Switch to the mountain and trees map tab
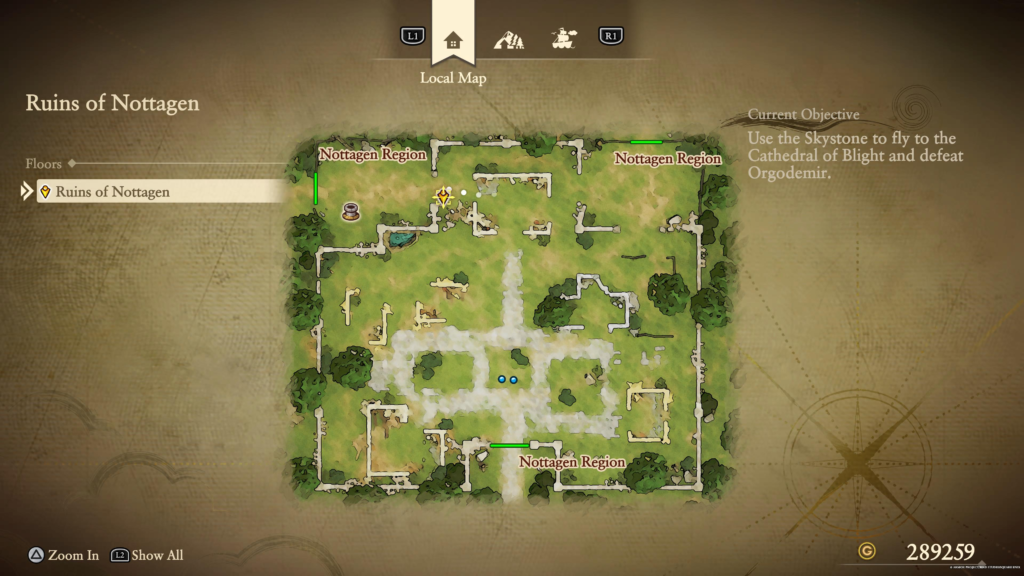The image size is (1024, 576). point(509,40)
